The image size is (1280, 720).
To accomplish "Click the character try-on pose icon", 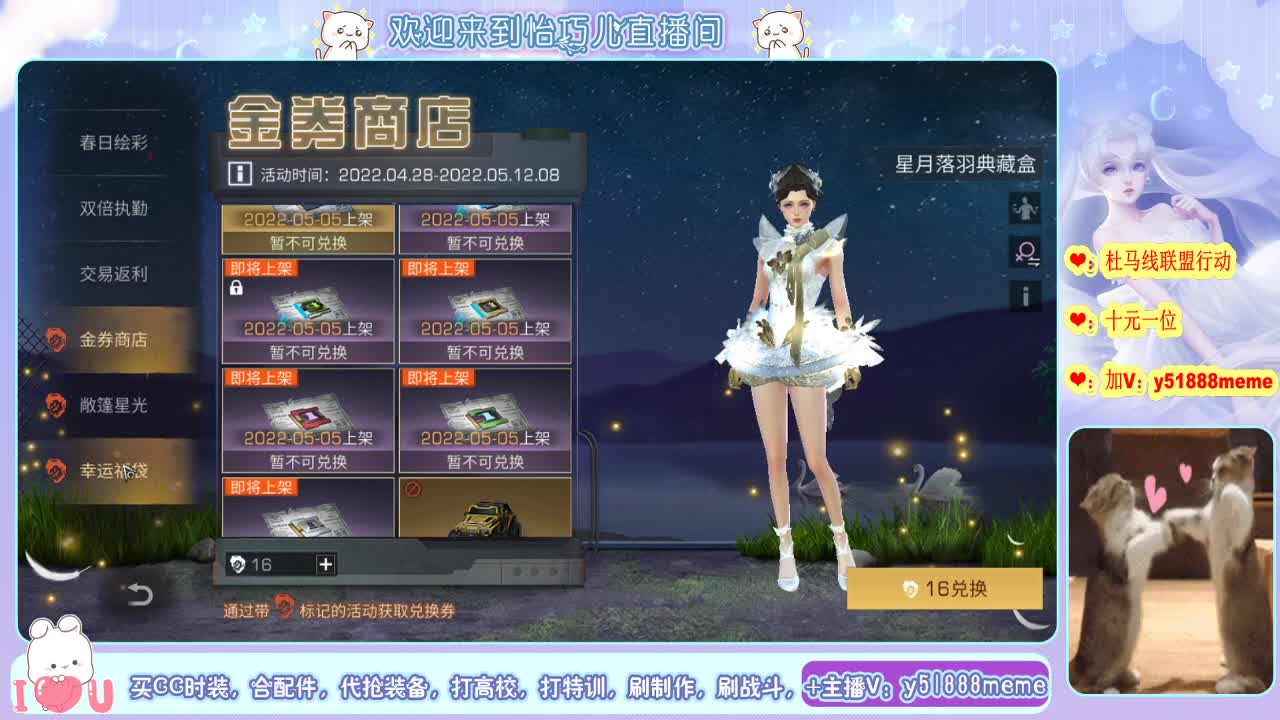I will coord(1022,208).
